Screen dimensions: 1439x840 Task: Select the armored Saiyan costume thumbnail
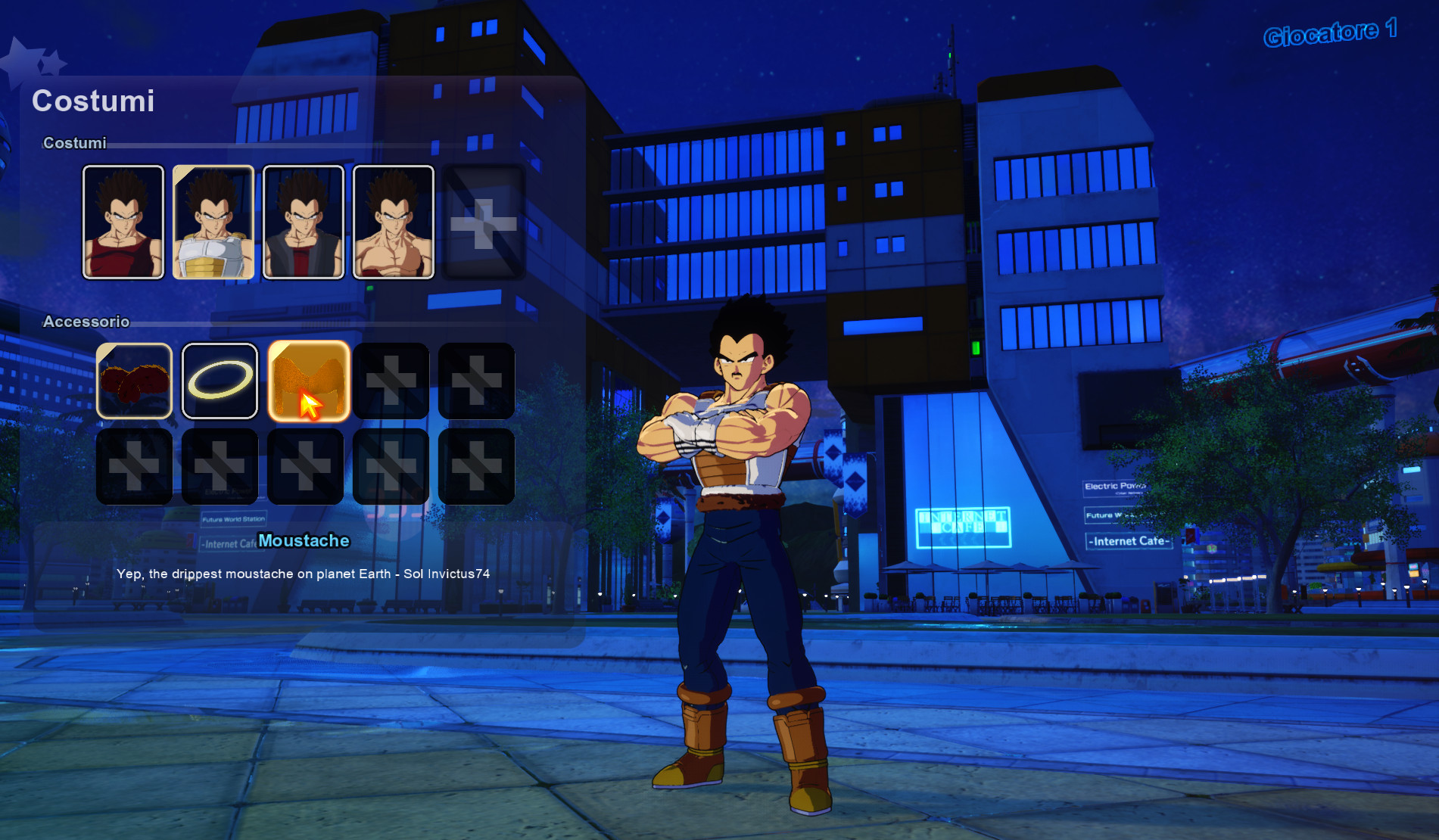pos(213,221)
